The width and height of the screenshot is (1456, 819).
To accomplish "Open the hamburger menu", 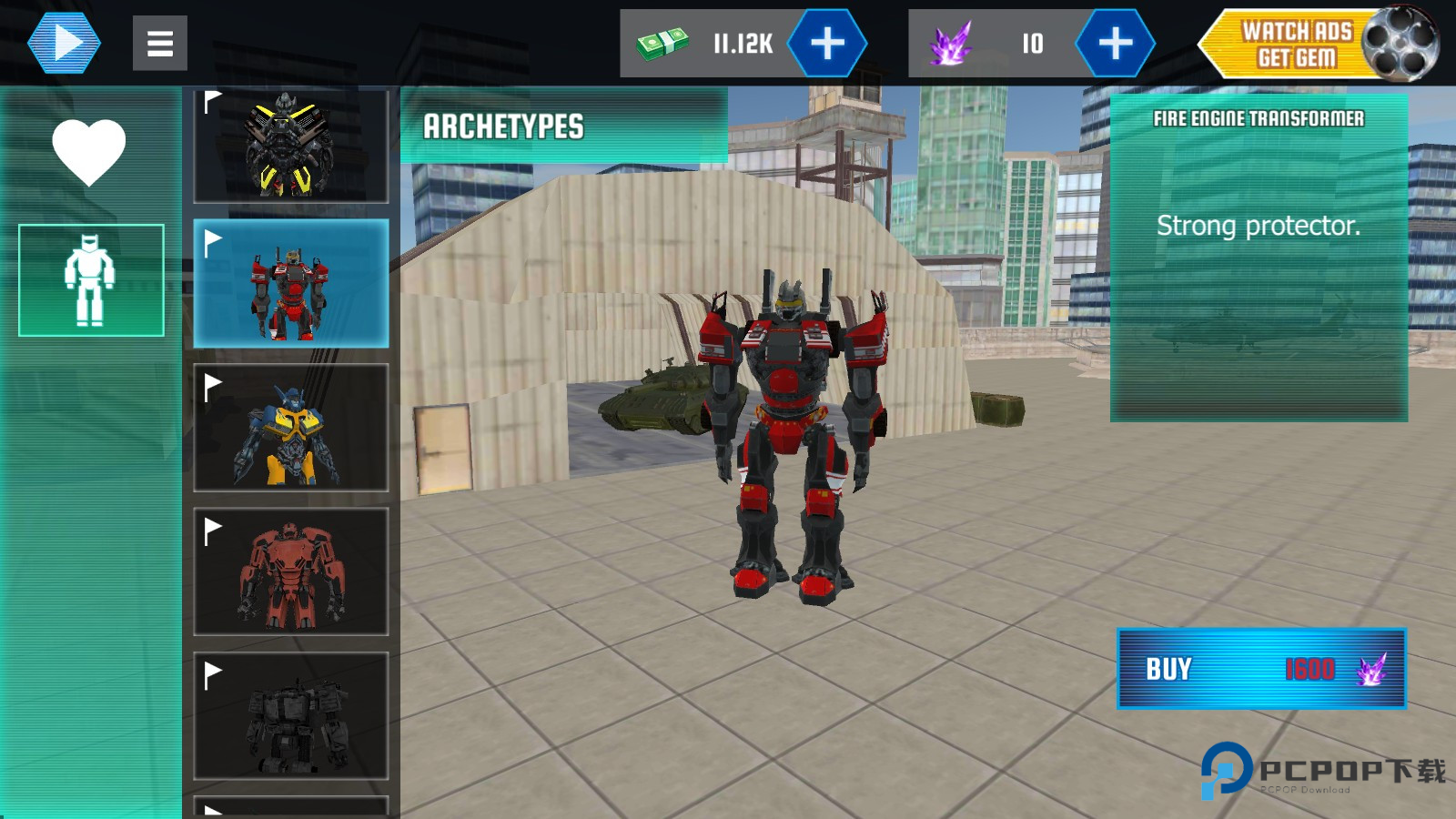I will [x=160, y=43].
